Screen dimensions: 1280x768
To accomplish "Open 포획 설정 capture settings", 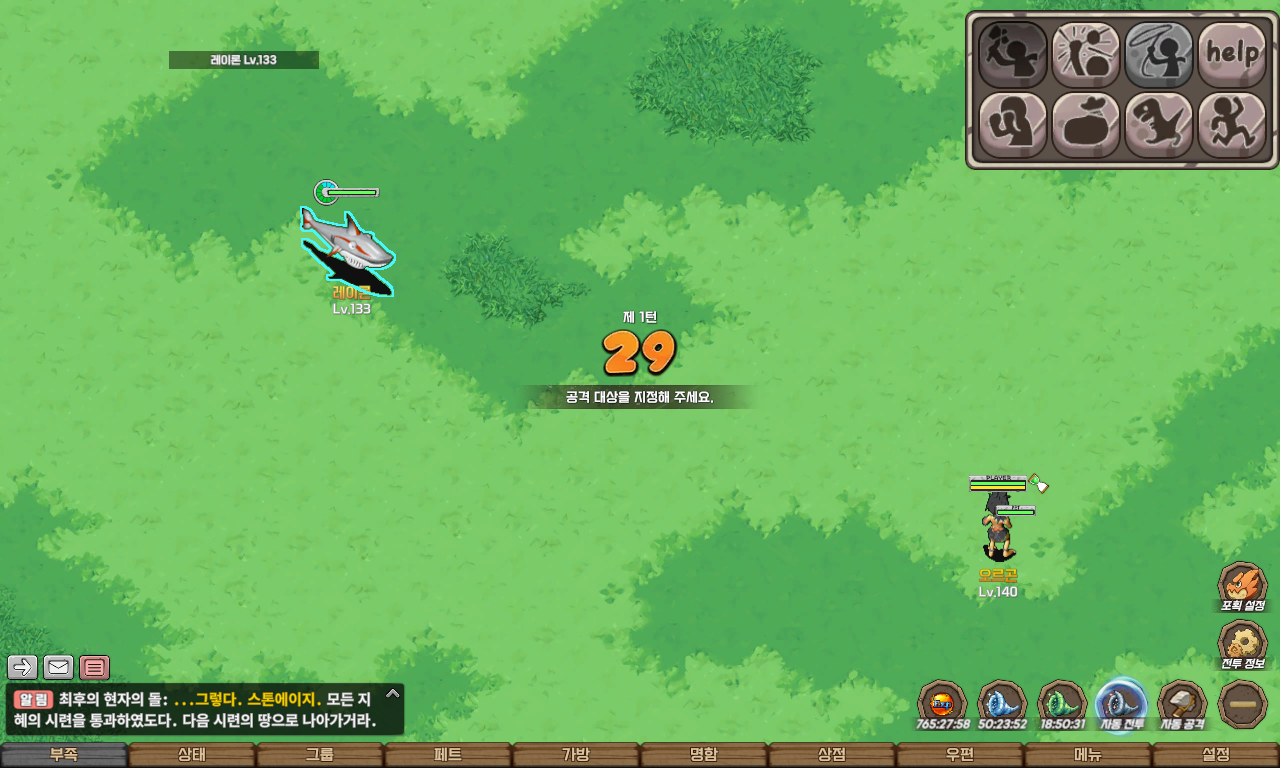I will click(x=1242, y=586).
